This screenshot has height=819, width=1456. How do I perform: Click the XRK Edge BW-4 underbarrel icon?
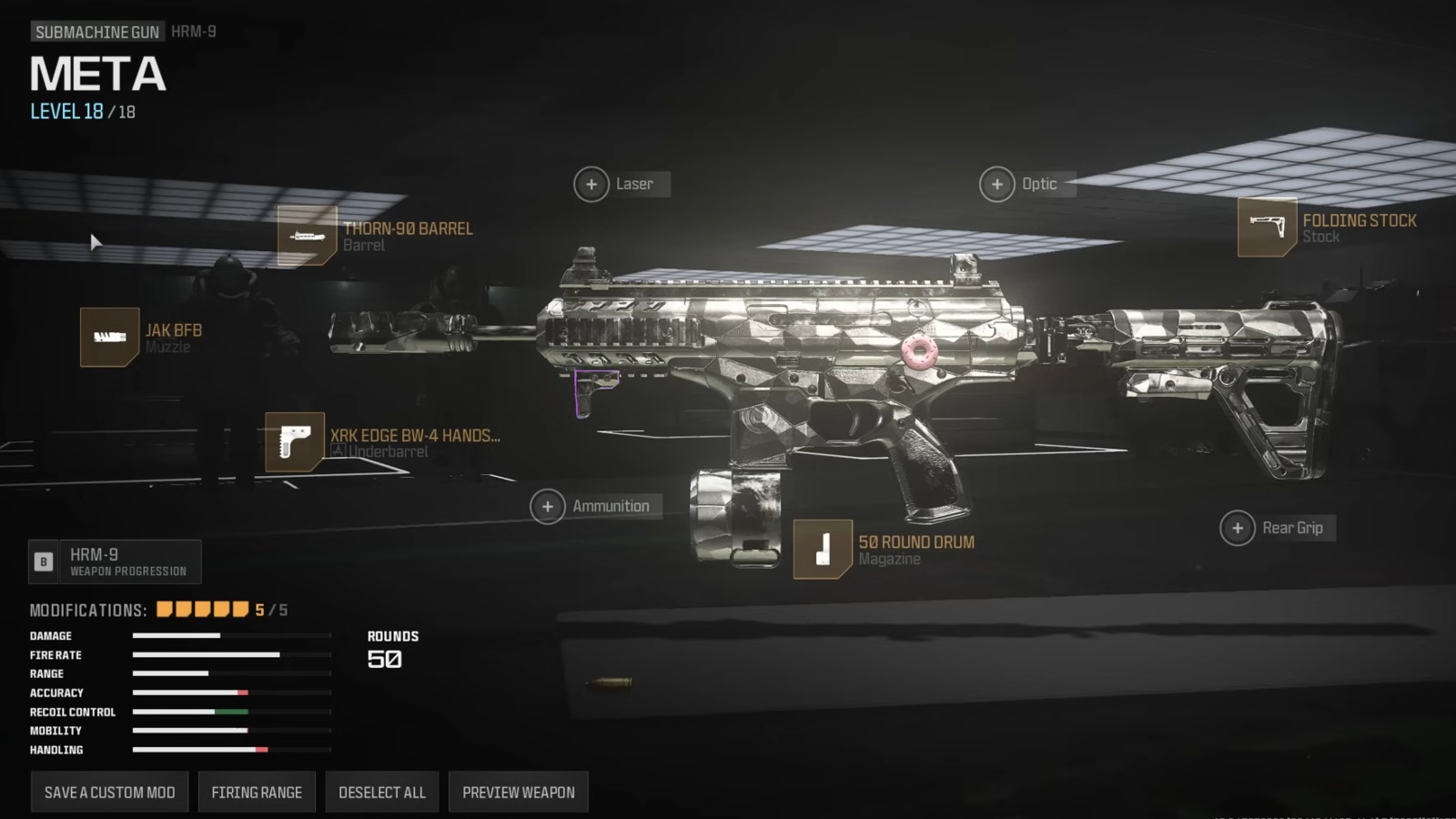coord(294,443)
